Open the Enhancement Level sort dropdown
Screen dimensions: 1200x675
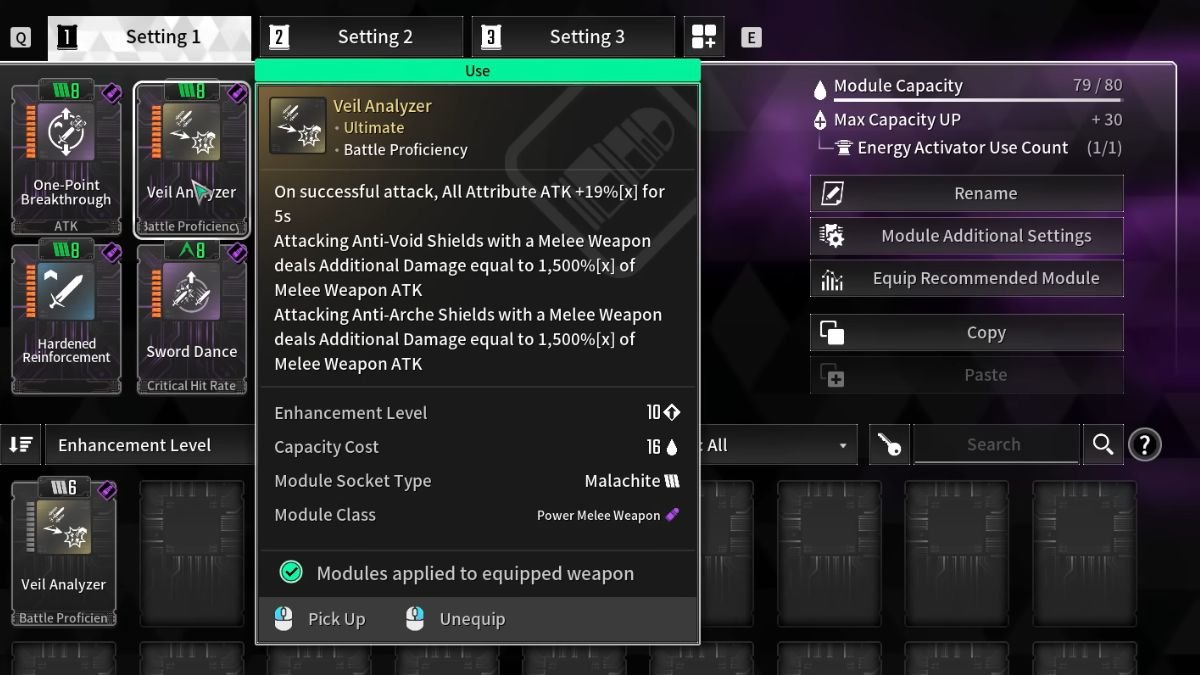[x=150, y=445]
